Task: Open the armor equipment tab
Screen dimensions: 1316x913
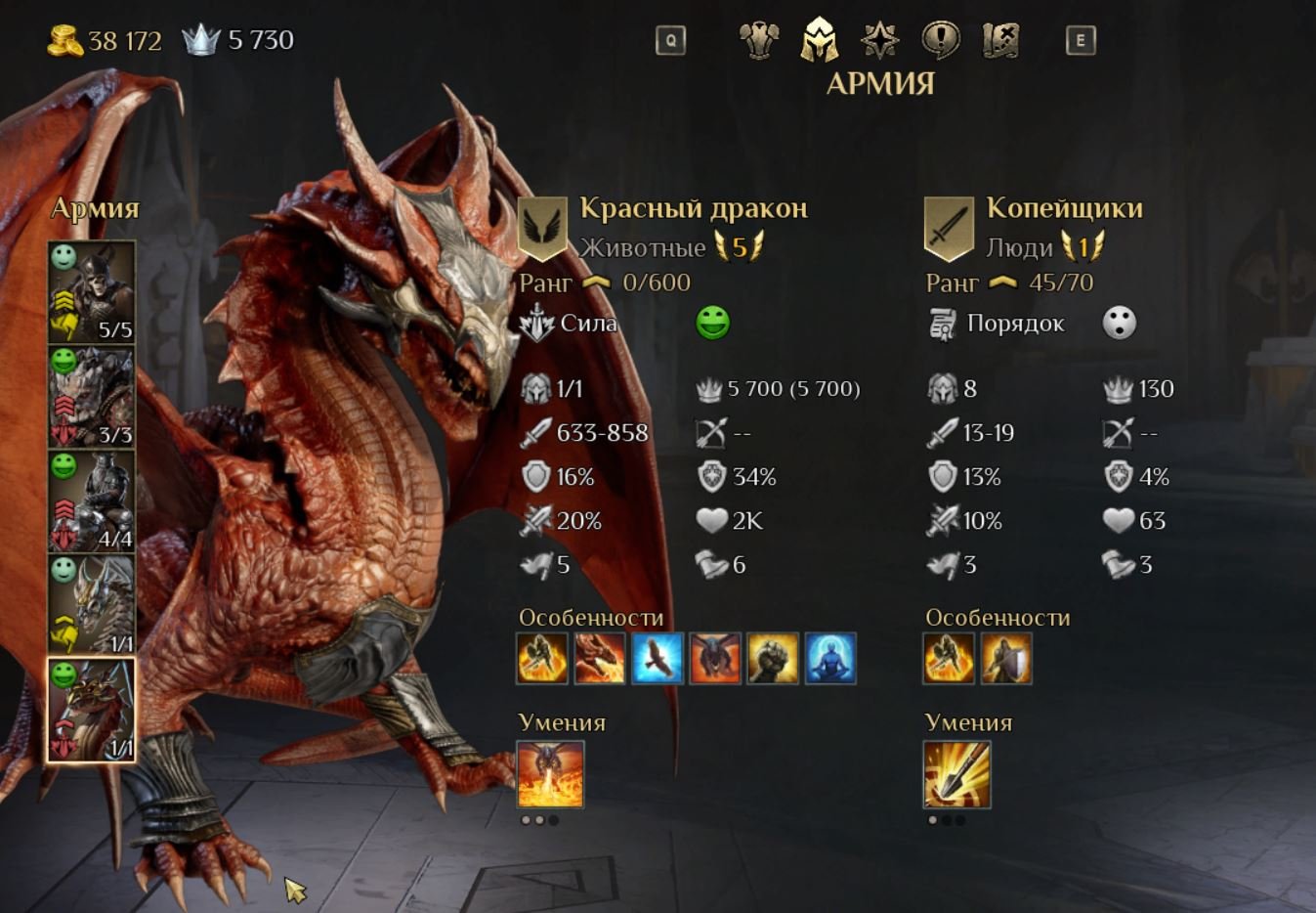Action: tap(759, 40)
